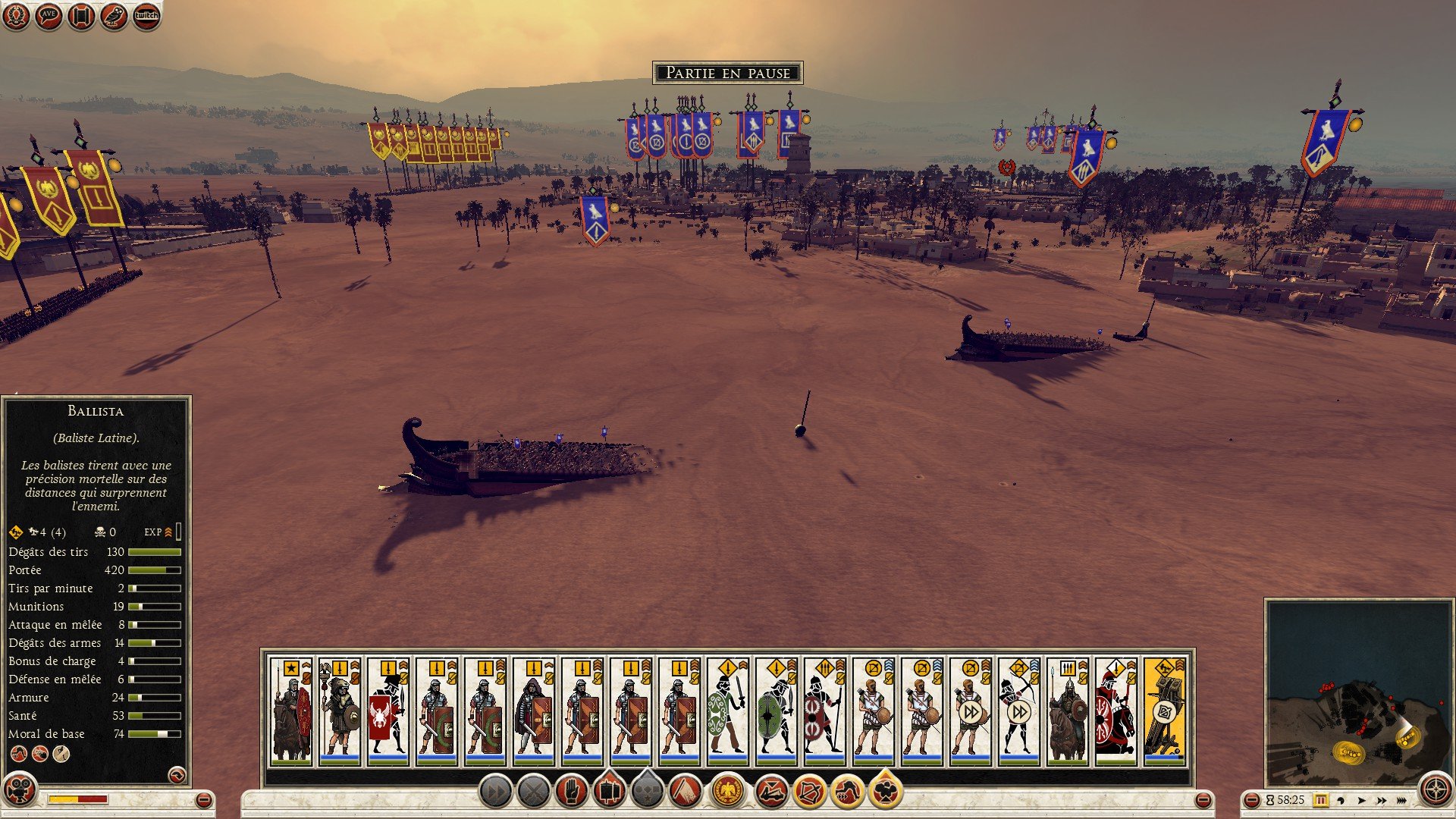Set battle speed to double fast-forward
Screen dimensions: 1456x819
pos(1381,800)
